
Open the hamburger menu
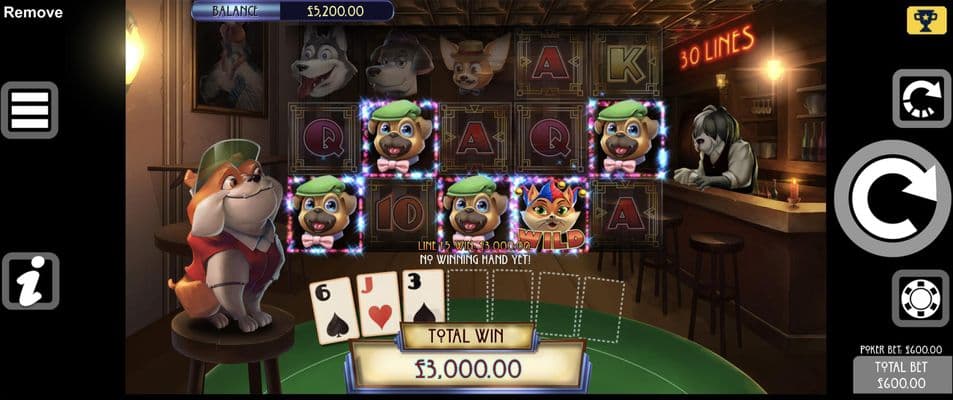[30, 110]
